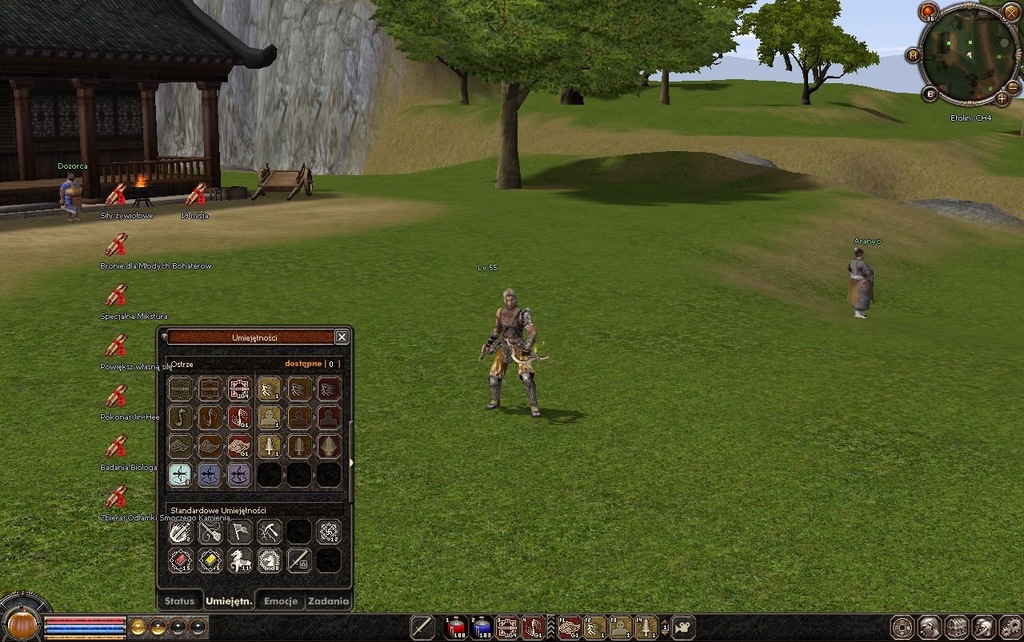Select the light-blue highlighted bow skill icon
The width and height of the screenshot is (1024, 642).
coord(180,475)
